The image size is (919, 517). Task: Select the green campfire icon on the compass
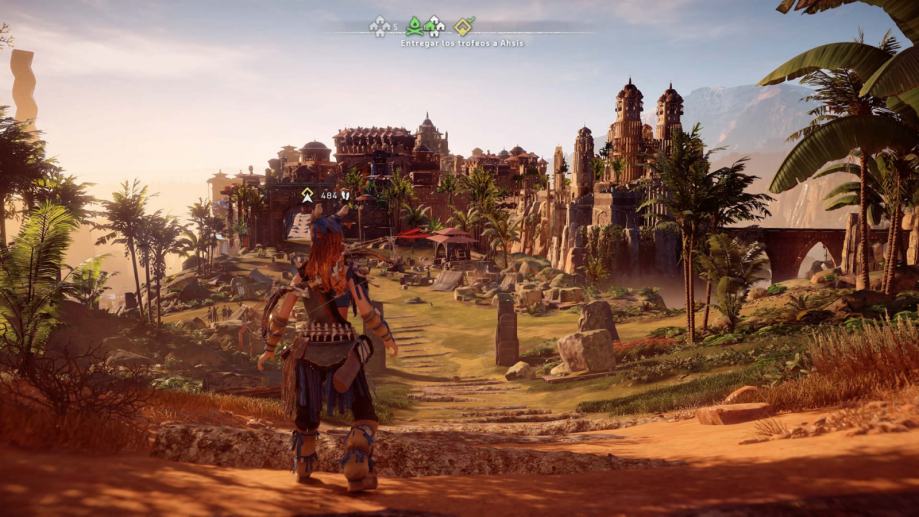[414, 26]
